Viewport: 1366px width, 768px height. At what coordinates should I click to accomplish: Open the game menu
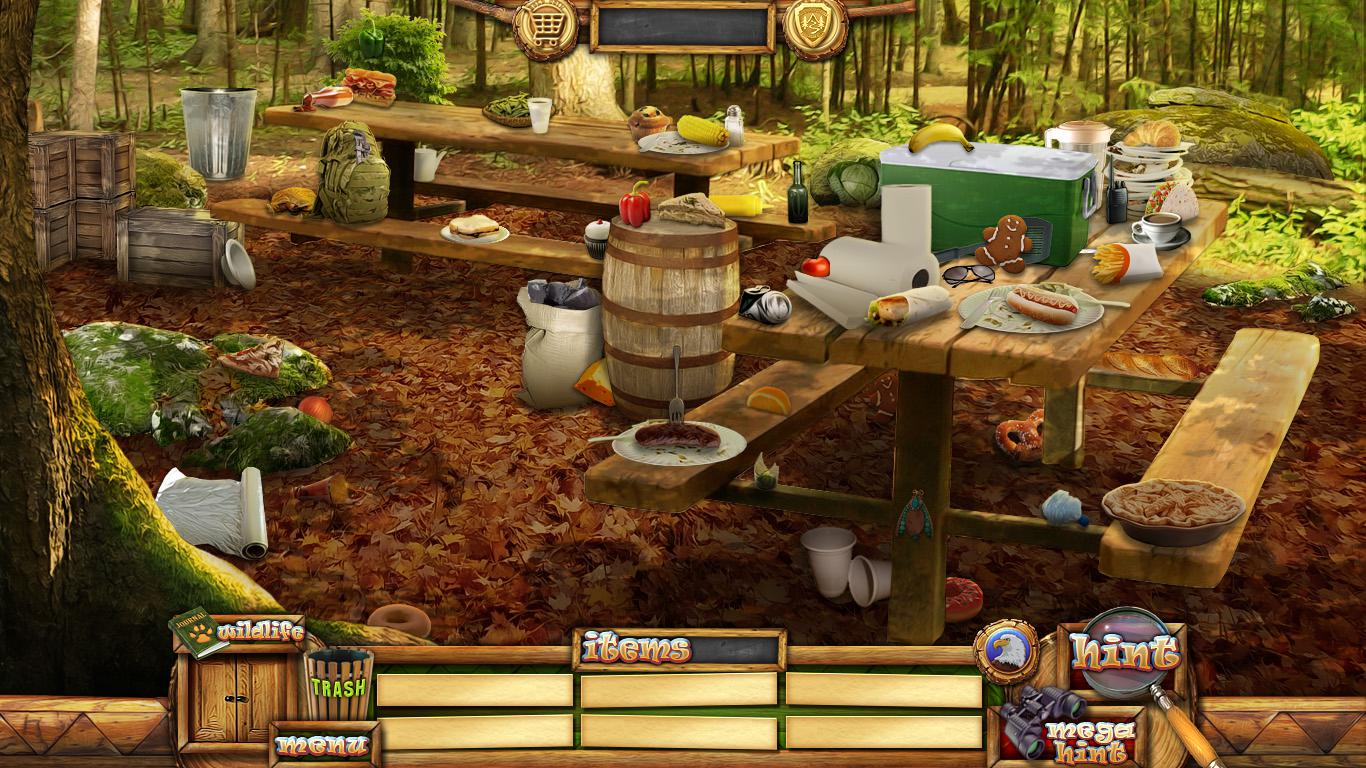pos(322,745)
